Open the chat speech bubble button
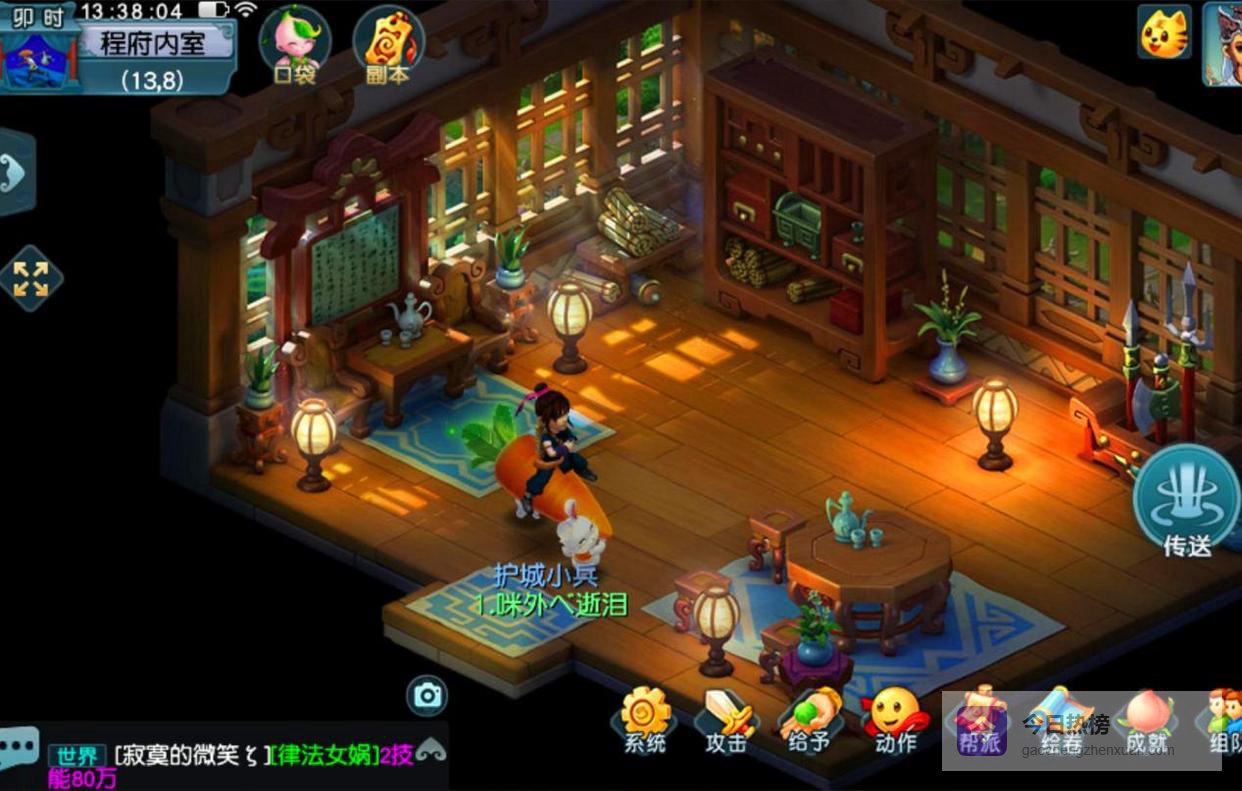 coord(18,746)
